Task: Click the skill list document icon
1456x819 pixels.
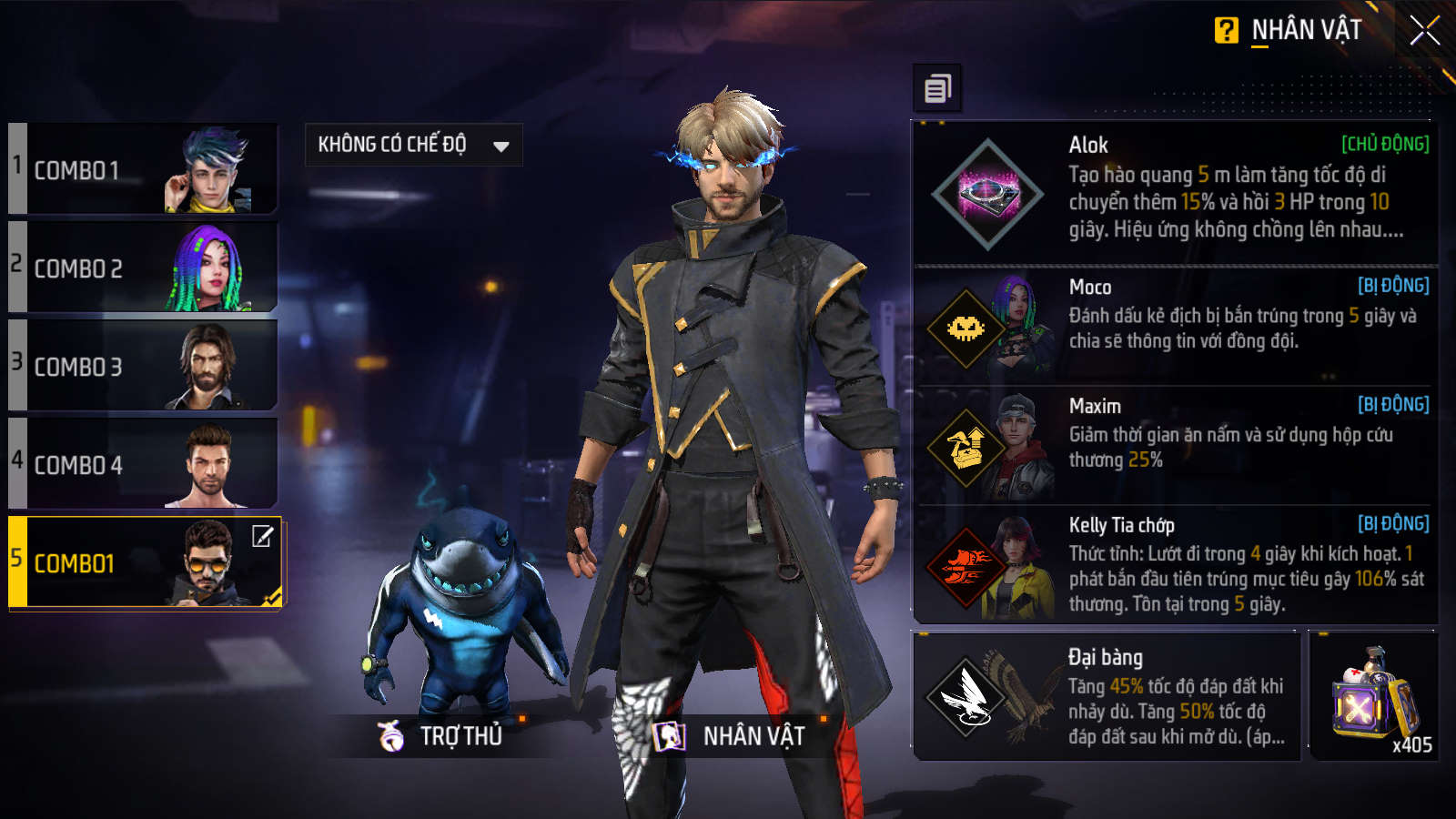Action: pos(937,88)
